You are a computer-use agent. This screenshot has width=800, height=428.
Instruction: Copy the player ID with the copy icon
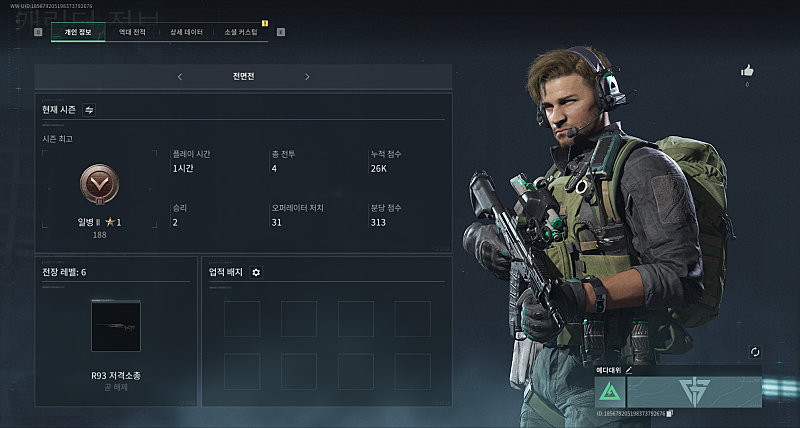pos(670,413)
